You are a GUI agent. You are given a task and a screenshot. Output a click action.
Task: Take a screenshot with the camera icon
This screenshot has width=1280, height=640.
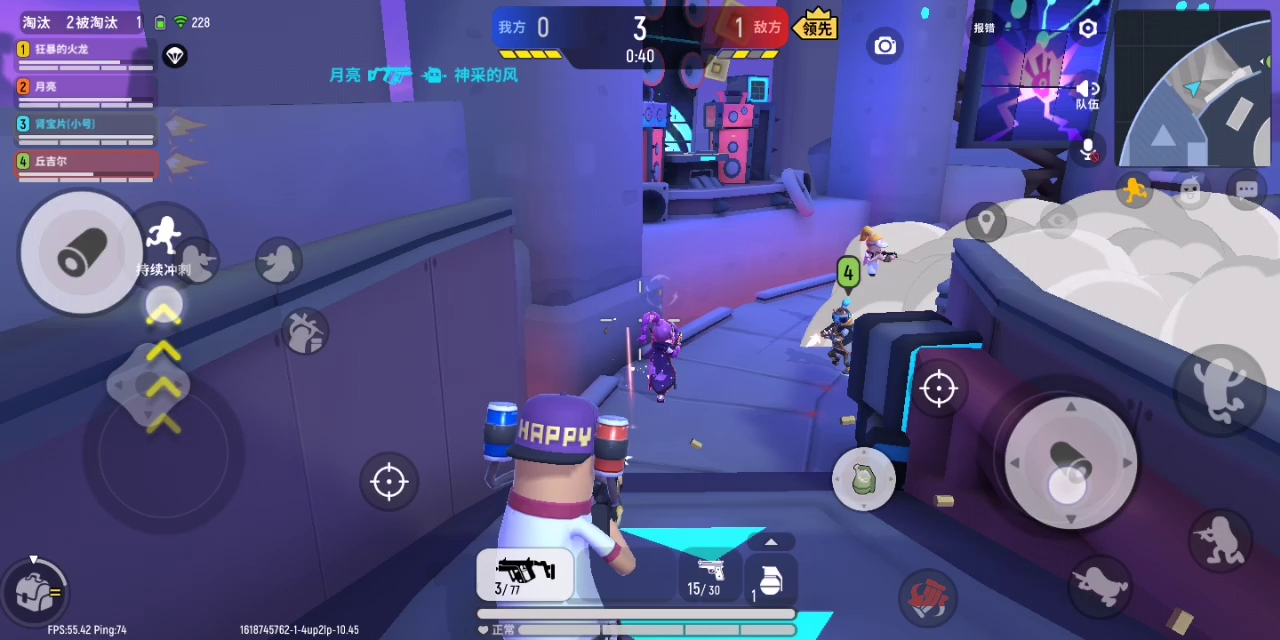tap(885, 46)
